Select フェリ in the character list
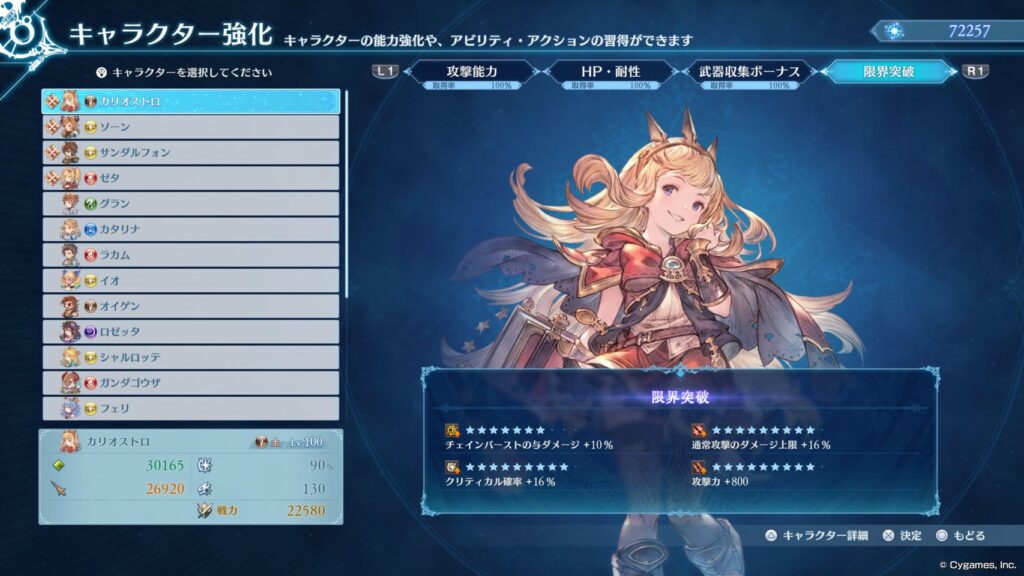1024x576 pixels. 190,408
